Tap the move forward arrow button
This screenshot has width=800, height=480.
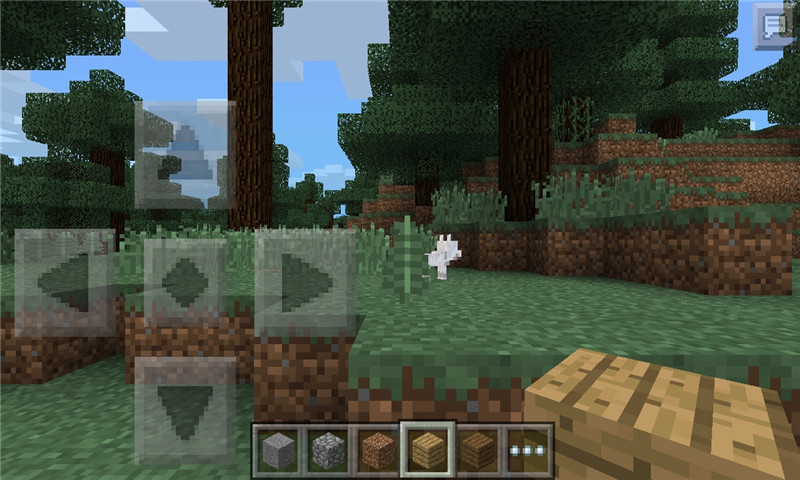click(x=185, y=153)
